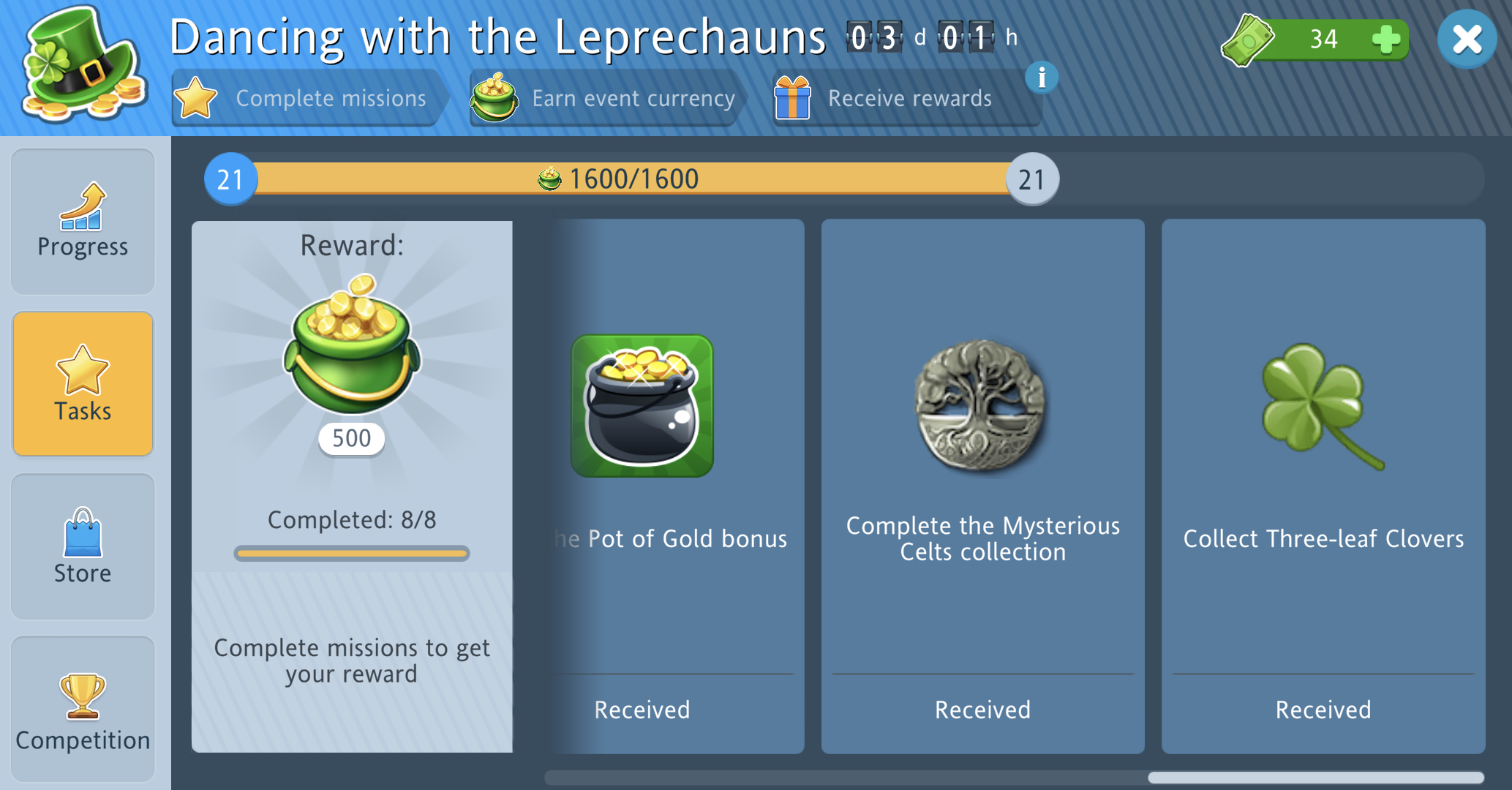Open the event info button

(x=1042, y=78)
